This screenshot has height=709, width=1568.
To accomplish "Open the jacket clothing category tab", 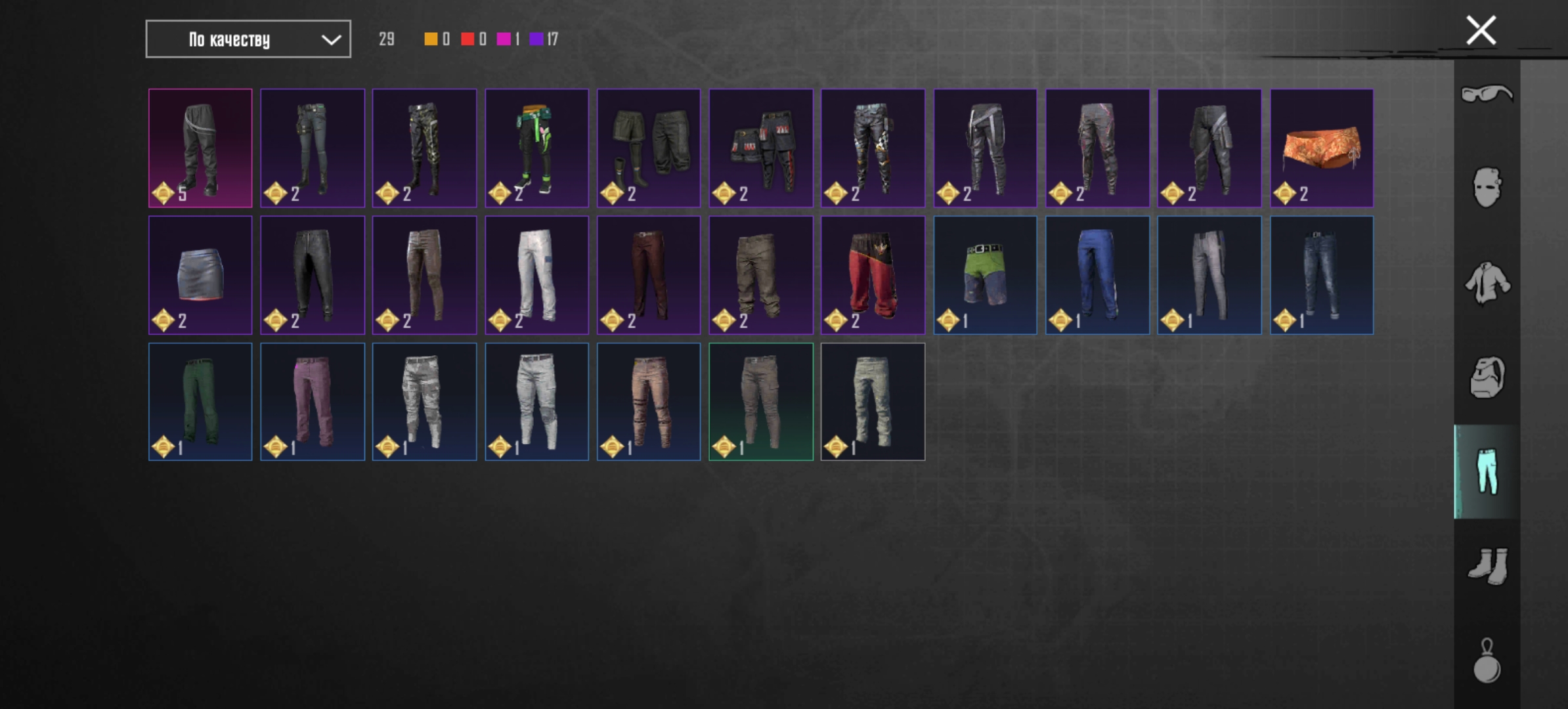I will tap(1487, 283).
